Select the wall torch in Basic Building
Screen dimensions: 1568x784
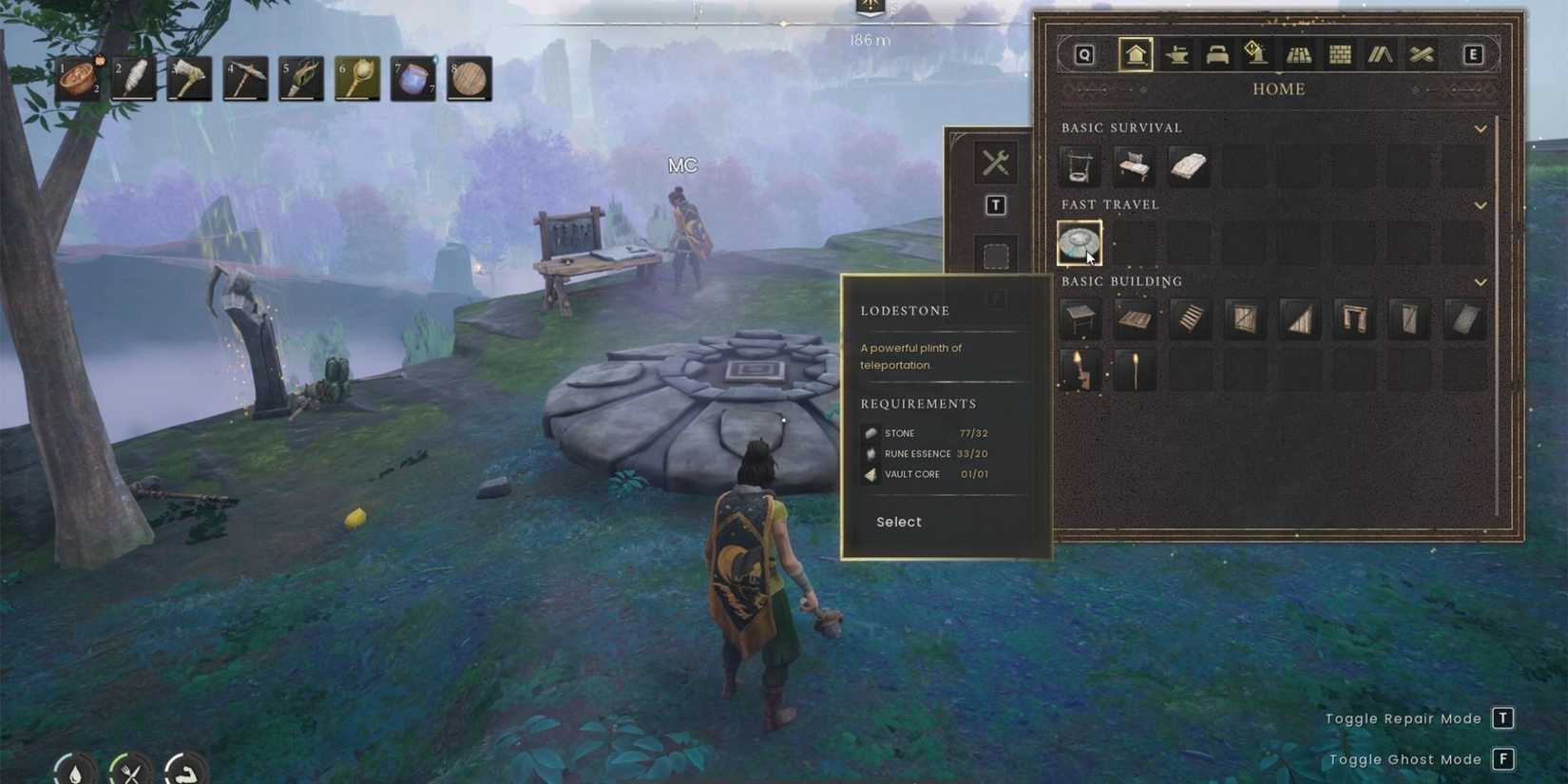tap(1080, 371)
